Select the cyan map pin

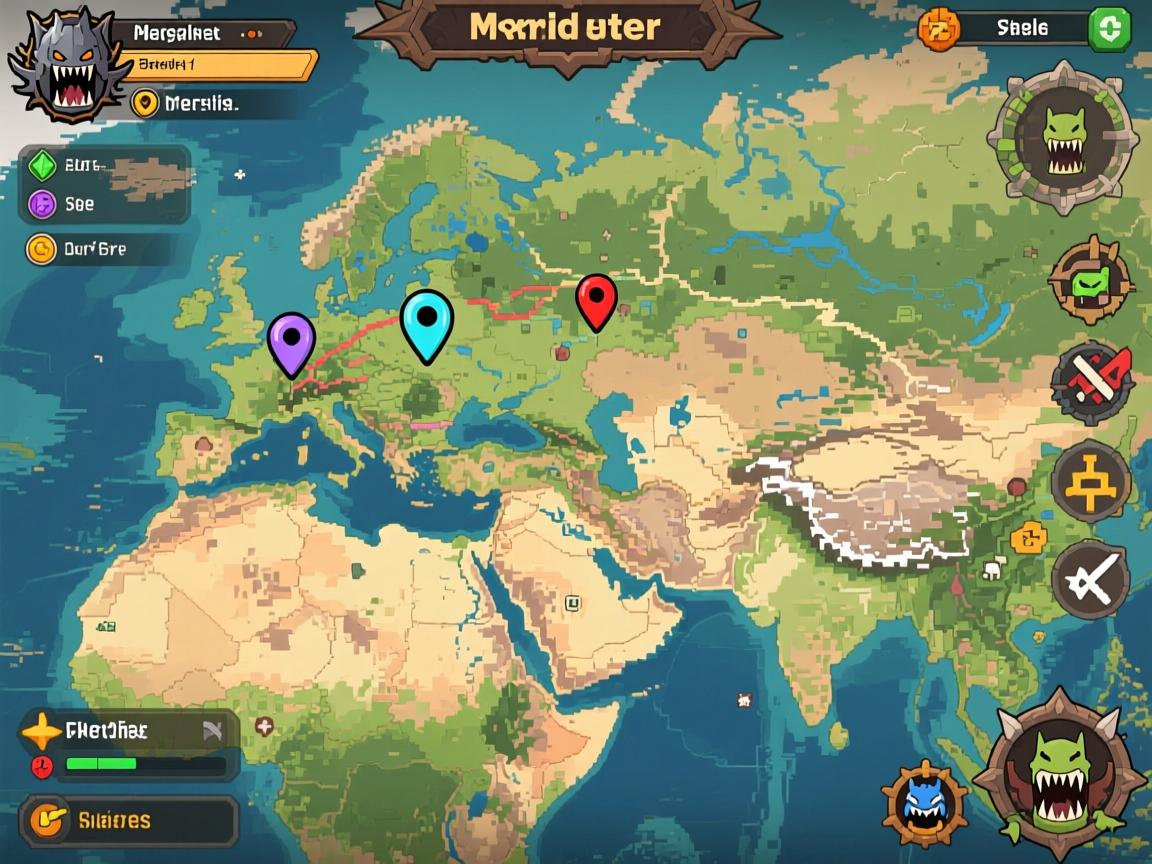(x=427, y=323)
